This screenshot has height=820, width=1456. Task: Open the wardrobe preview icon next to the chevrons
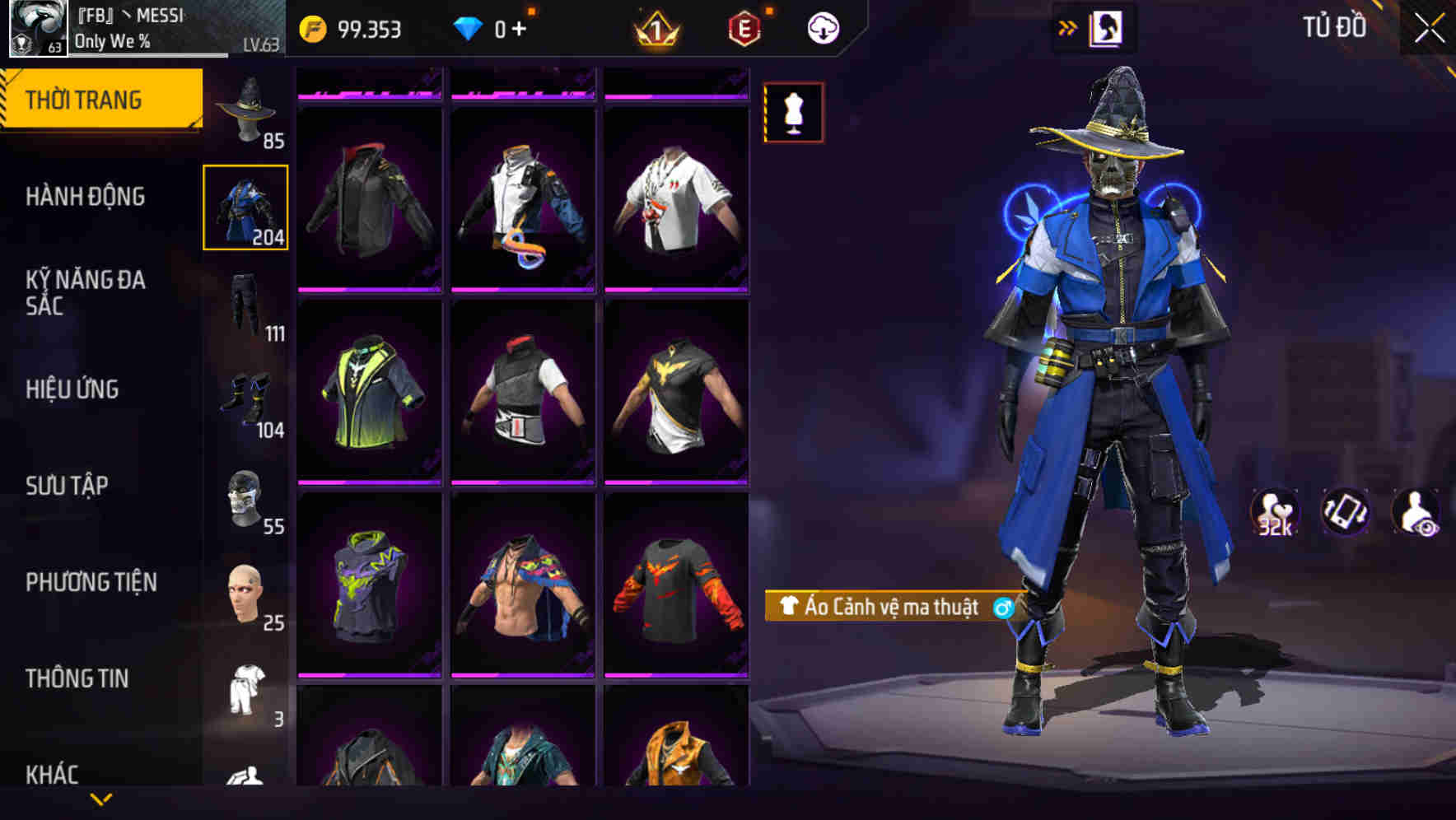coord(1108,27)
